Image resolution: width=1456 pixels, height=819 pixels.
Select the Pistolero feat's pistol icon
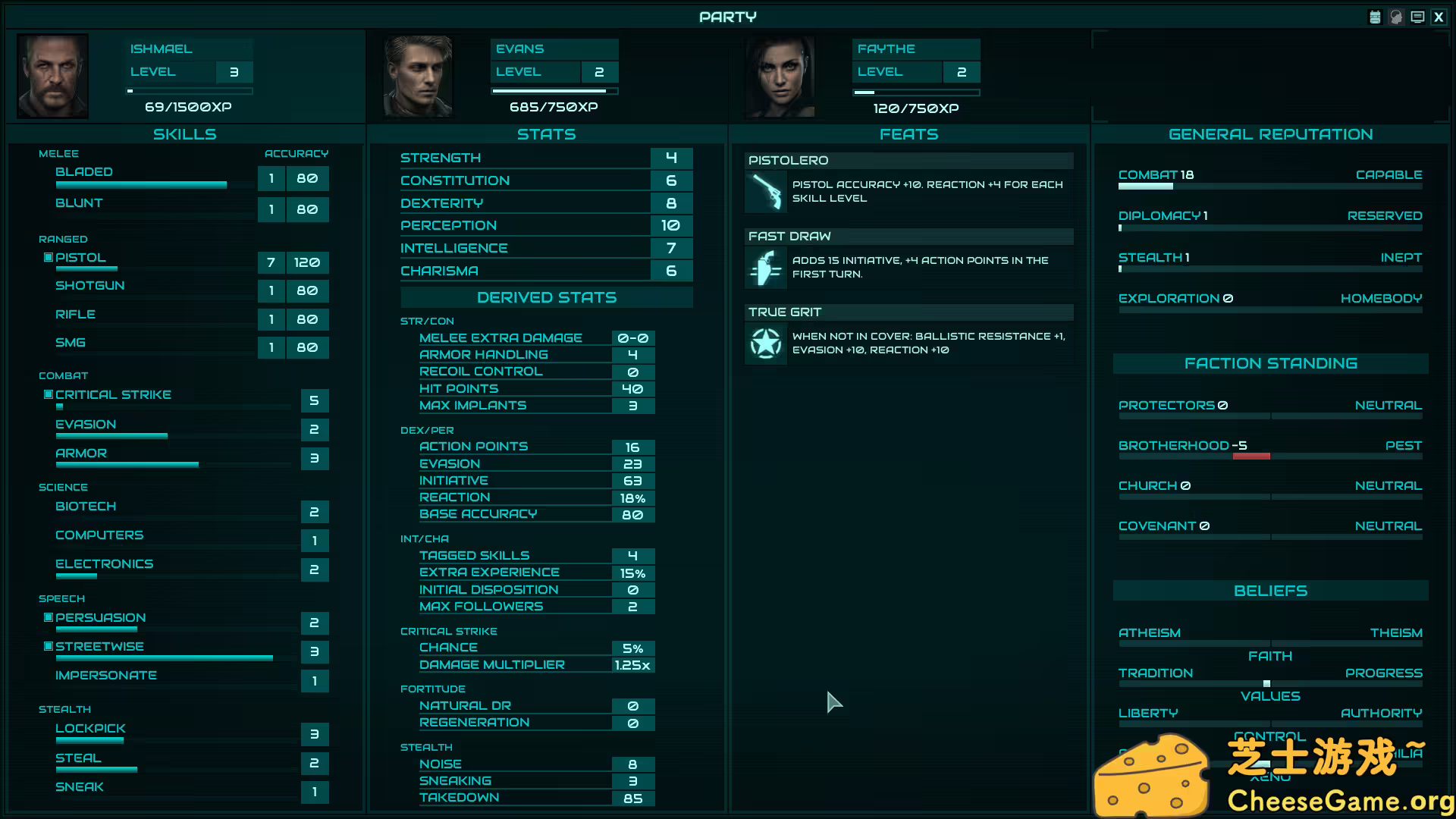click(765, 191)
